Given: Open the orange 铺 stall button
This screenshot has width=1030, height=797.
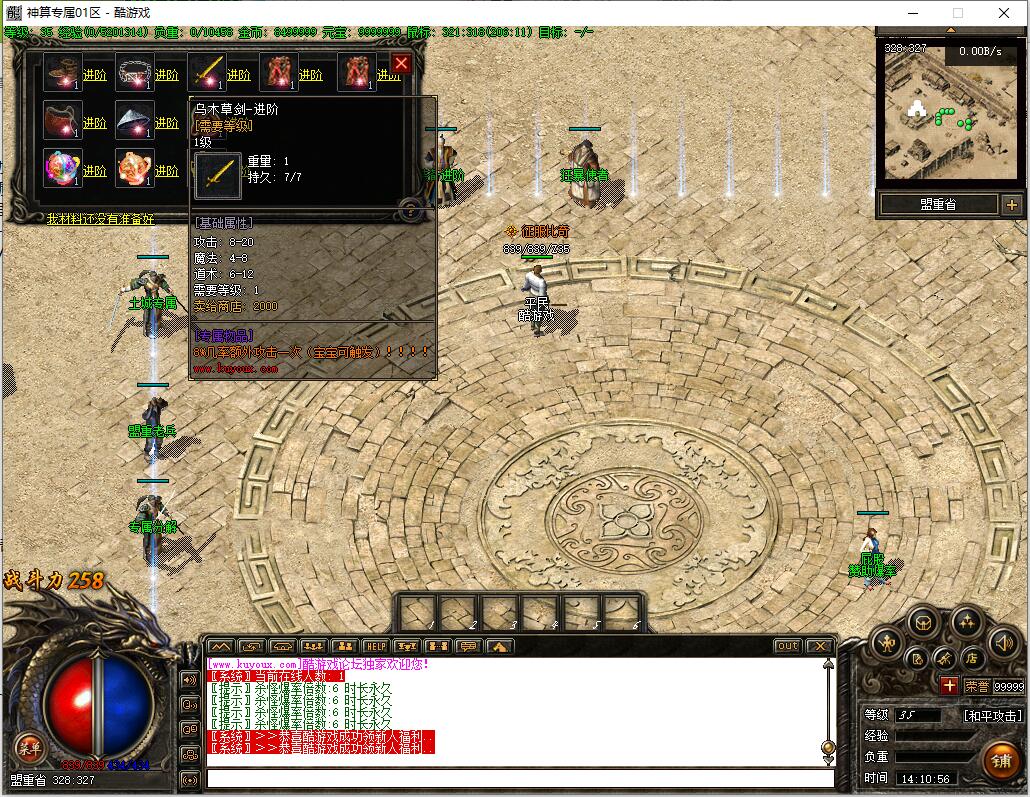Looking at the screenshot, I should [1000, 758].
